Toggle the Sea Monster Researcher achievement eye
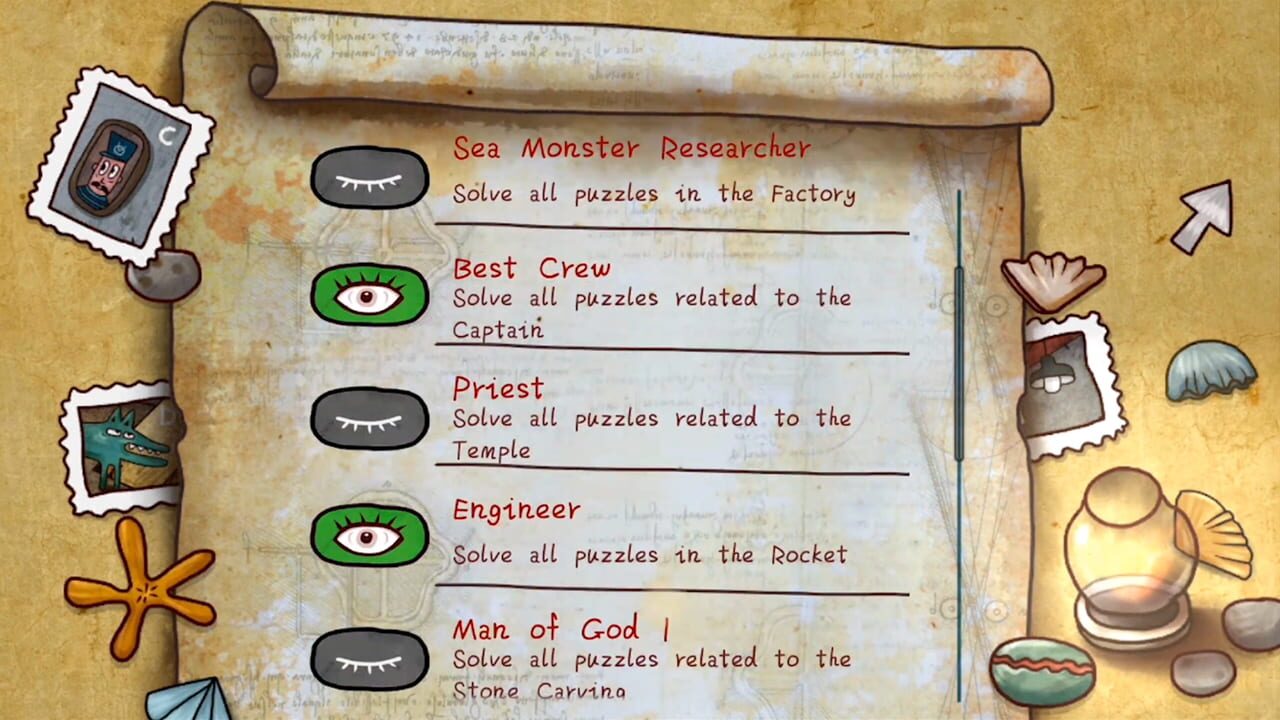Screen dimensions: 1280x720 pos(370,178)
